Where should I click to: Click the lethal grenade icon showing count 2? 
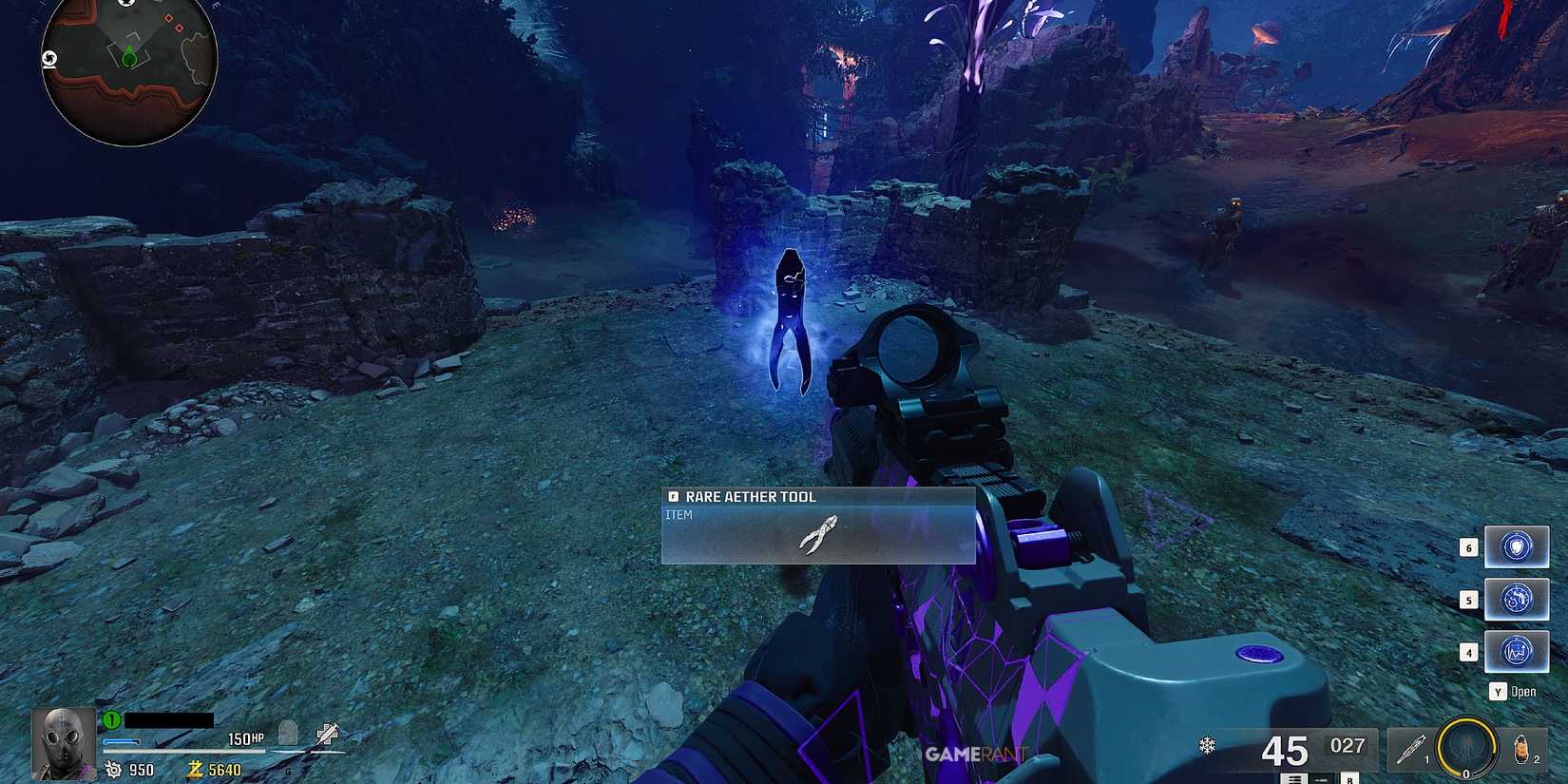pyautogui.click(x=1521, y=749)
